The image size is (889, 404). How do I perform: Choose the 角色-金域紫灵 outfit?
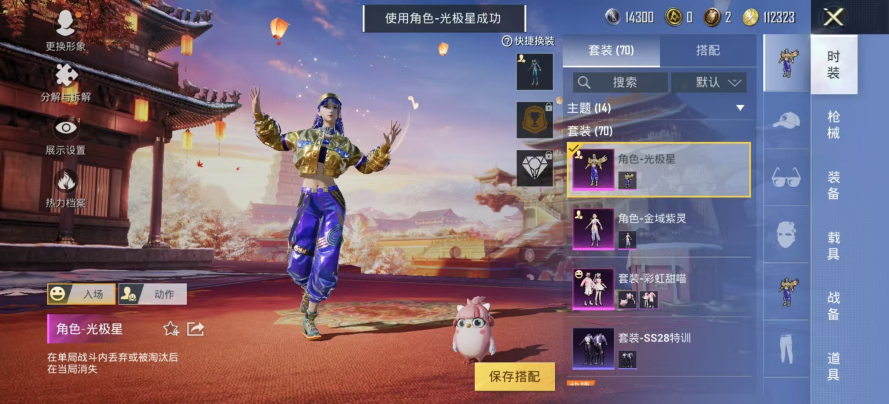pos(659,228)
